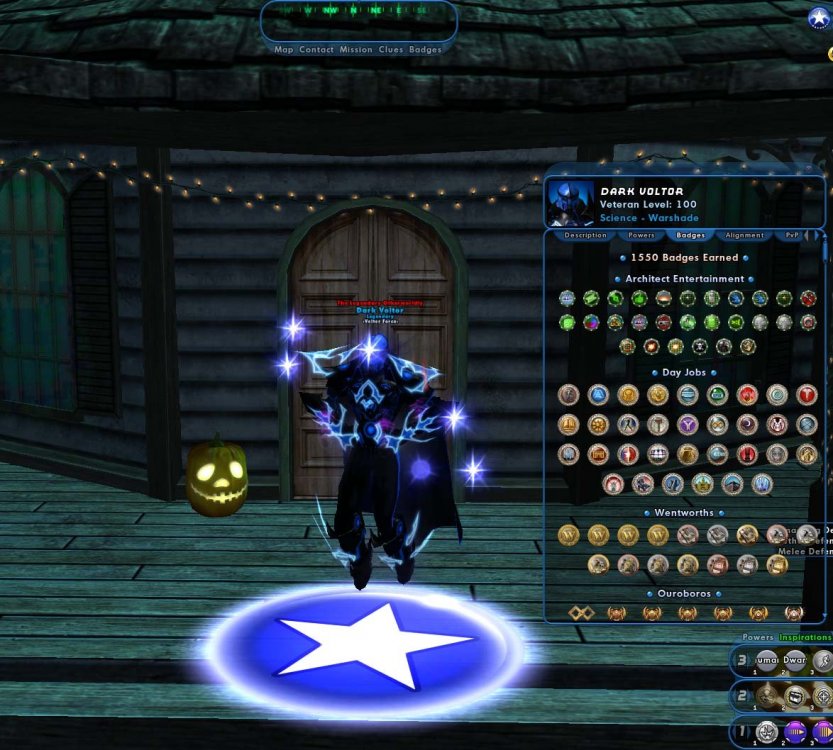Open the Map from the compass bar

283,49
